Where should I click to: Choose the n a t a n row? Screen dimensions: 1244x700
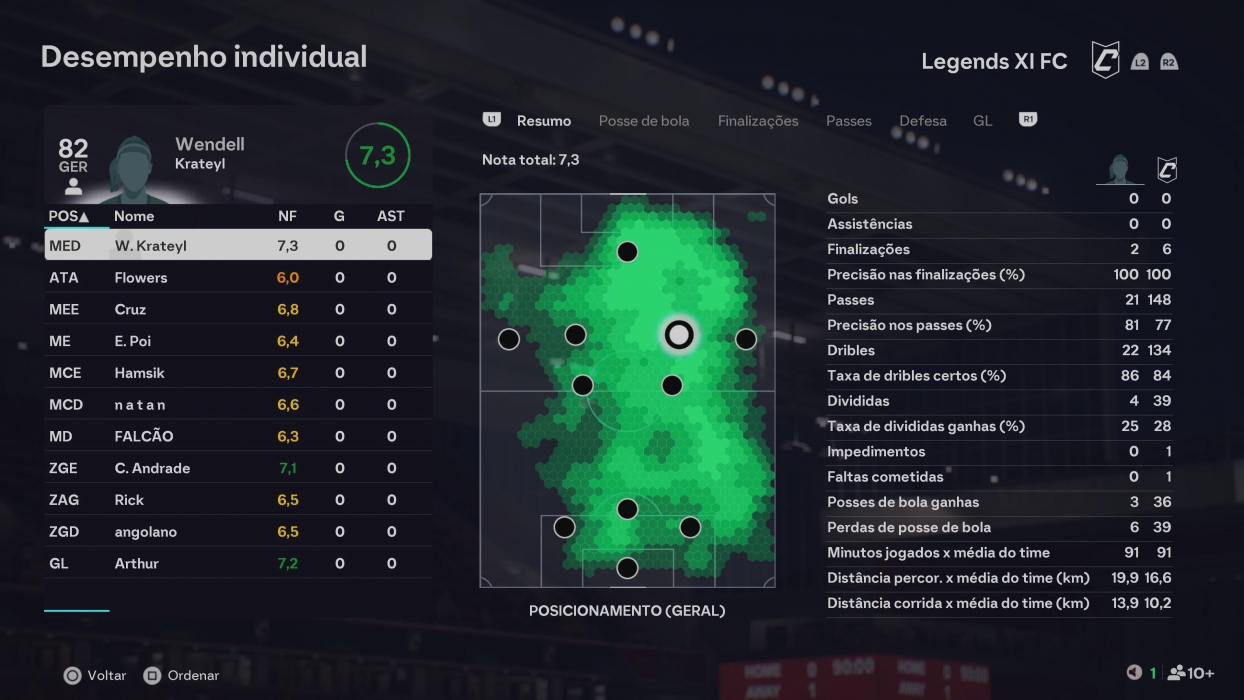tap(238, 405)
